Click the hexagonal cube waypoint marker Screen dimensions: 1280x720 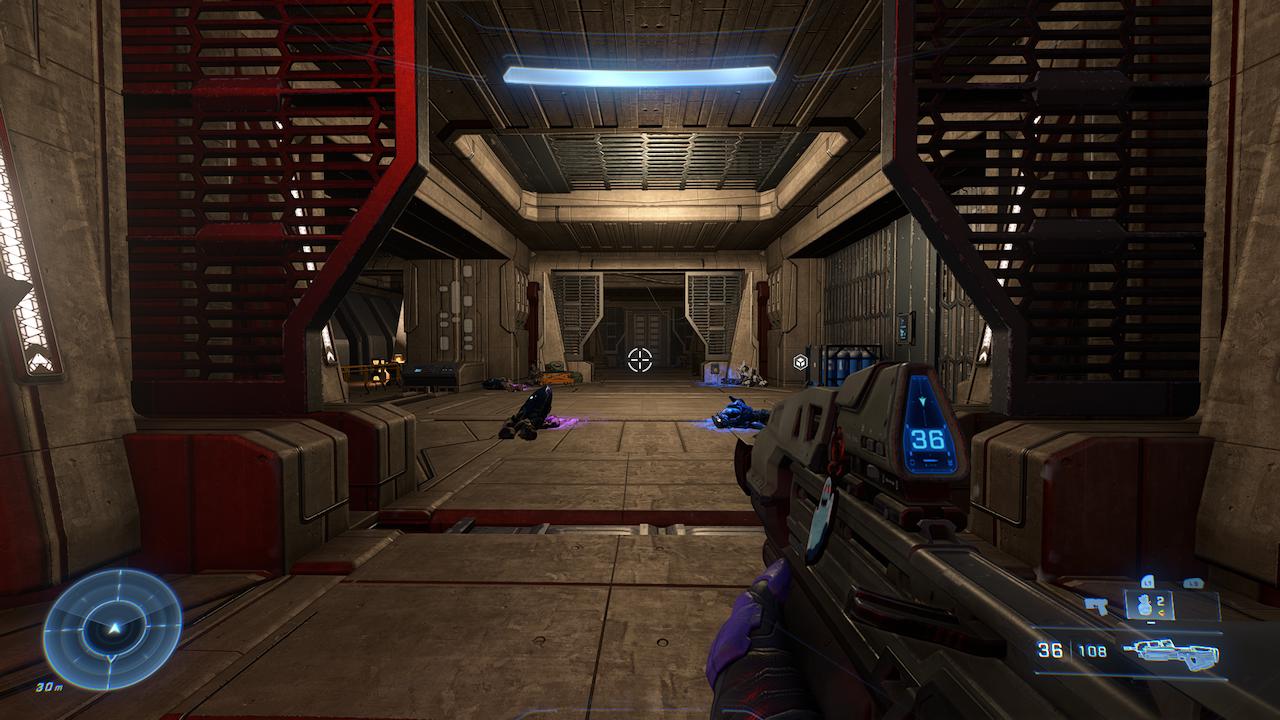pos(800,362)
